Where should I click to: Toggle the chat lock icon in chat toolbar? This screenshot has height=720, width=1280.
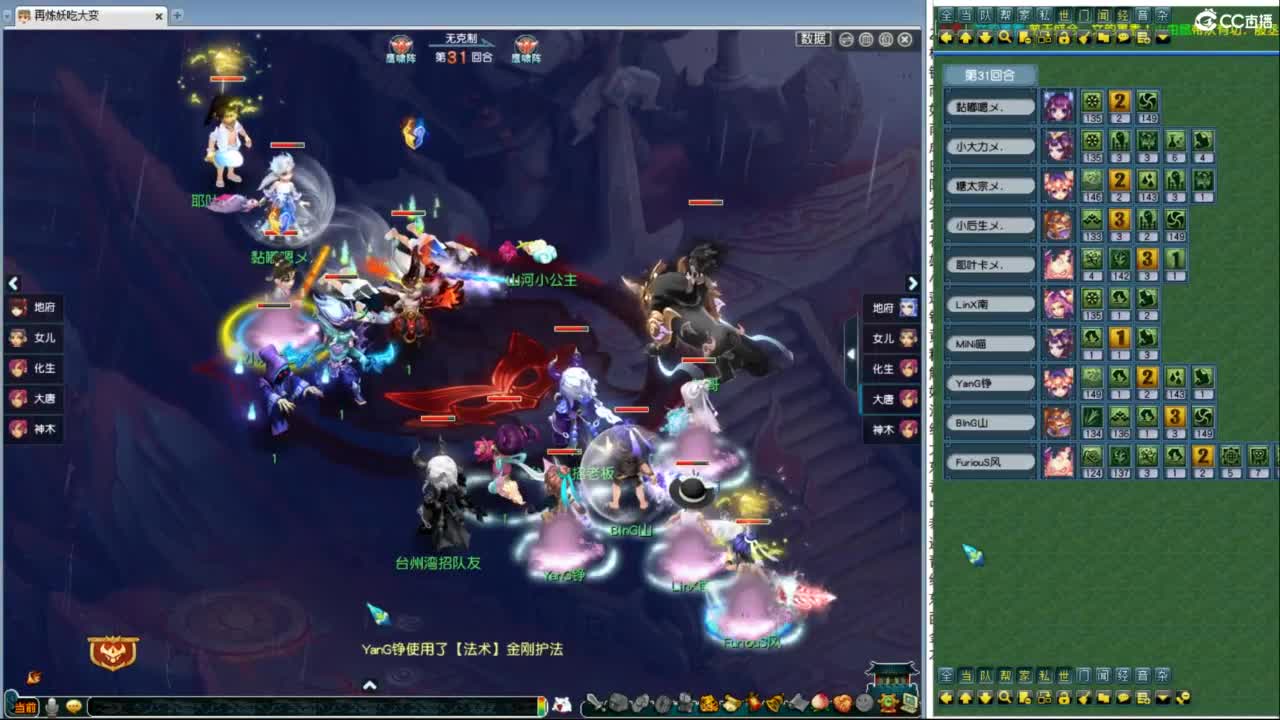tap(1064, 38)
